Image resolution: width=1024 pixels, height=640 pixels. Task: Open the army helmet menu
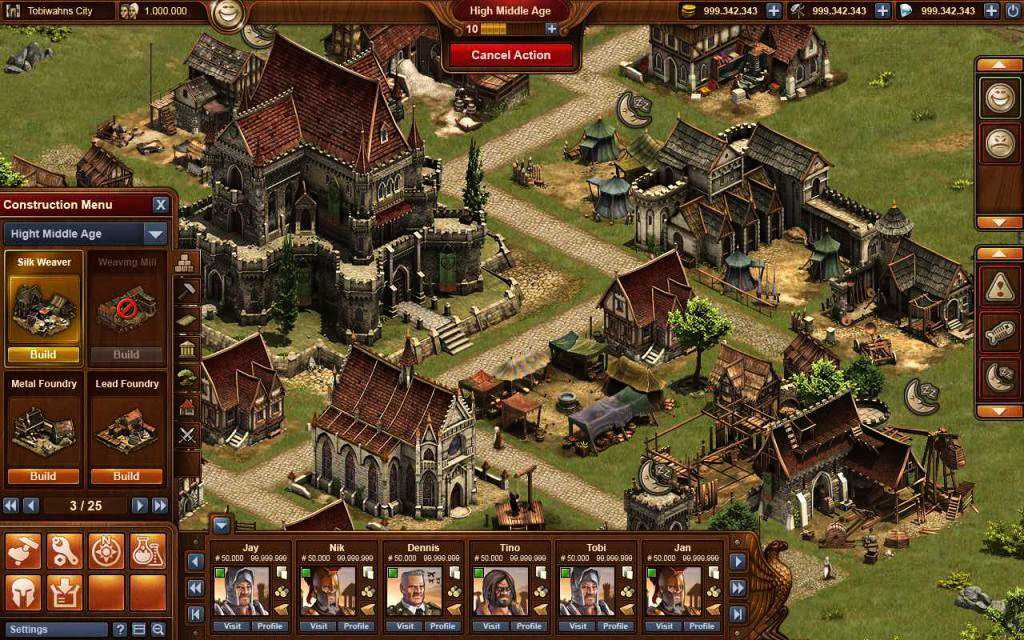(23, 592)
